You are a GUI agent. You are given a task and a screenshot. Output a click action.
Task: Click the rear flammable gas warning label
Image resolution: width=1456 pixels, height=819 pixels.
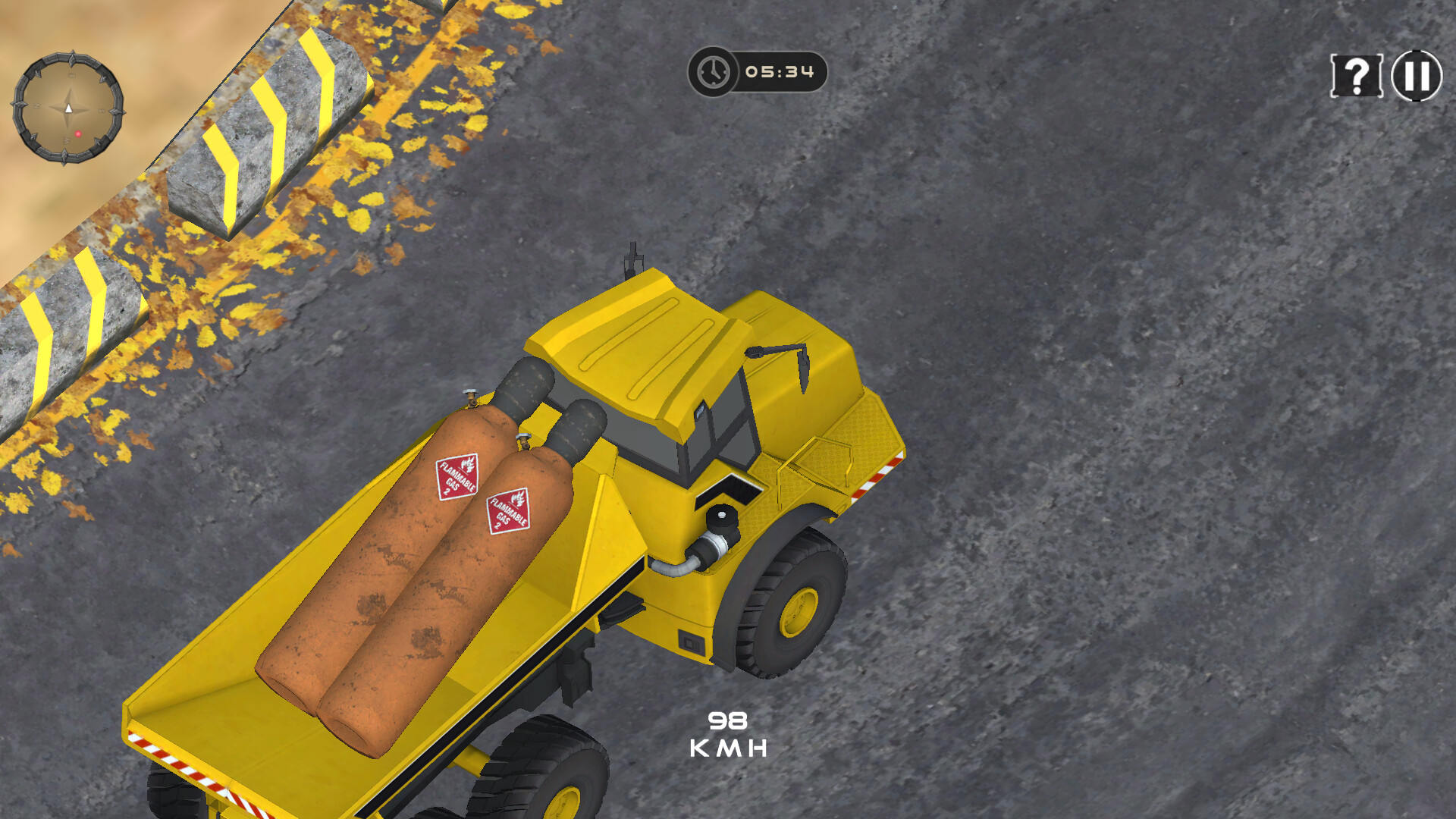[457, 477]
